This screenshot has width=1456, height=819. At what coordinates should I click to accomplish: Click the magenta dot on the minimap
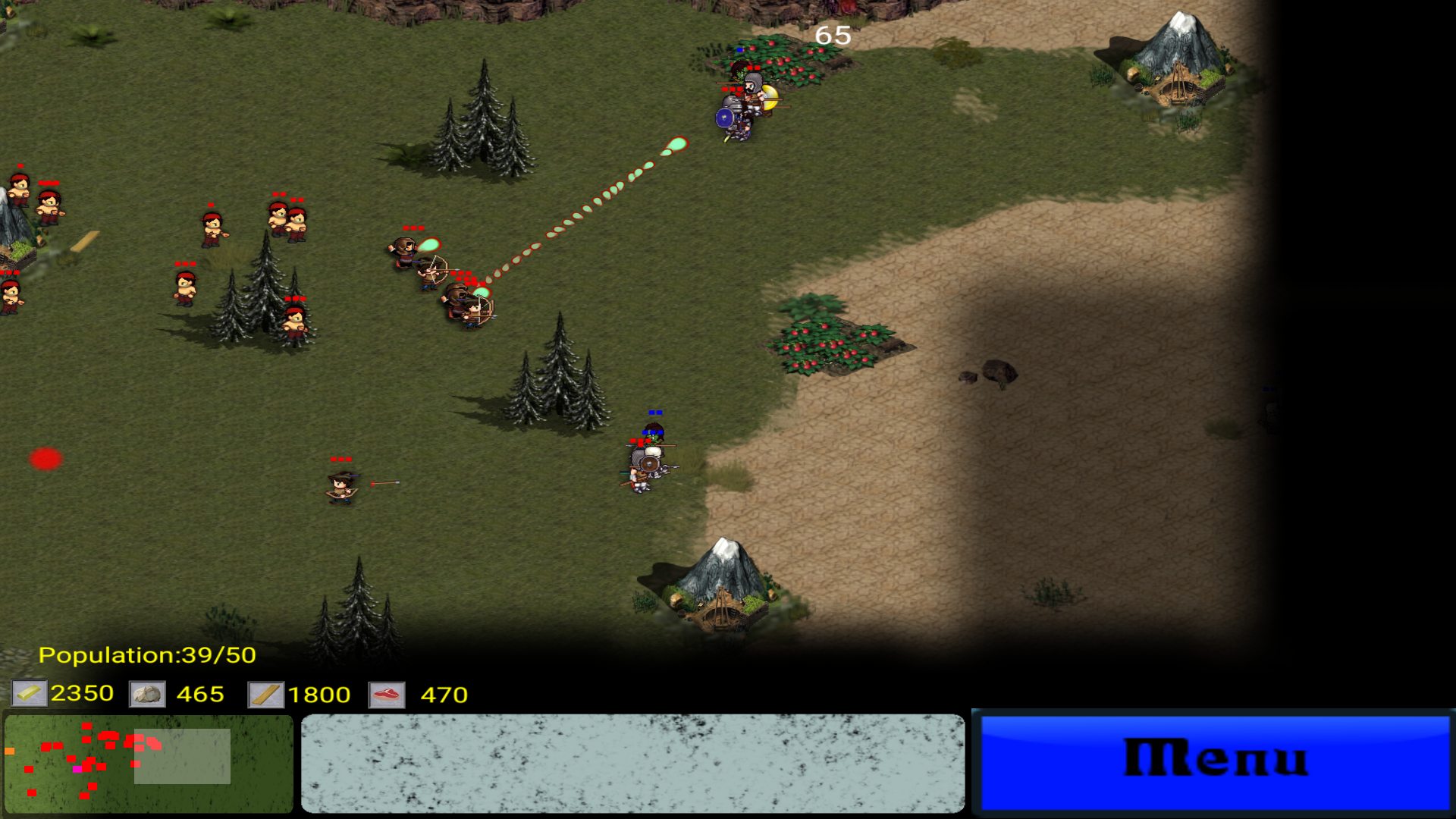pos(78,770)
